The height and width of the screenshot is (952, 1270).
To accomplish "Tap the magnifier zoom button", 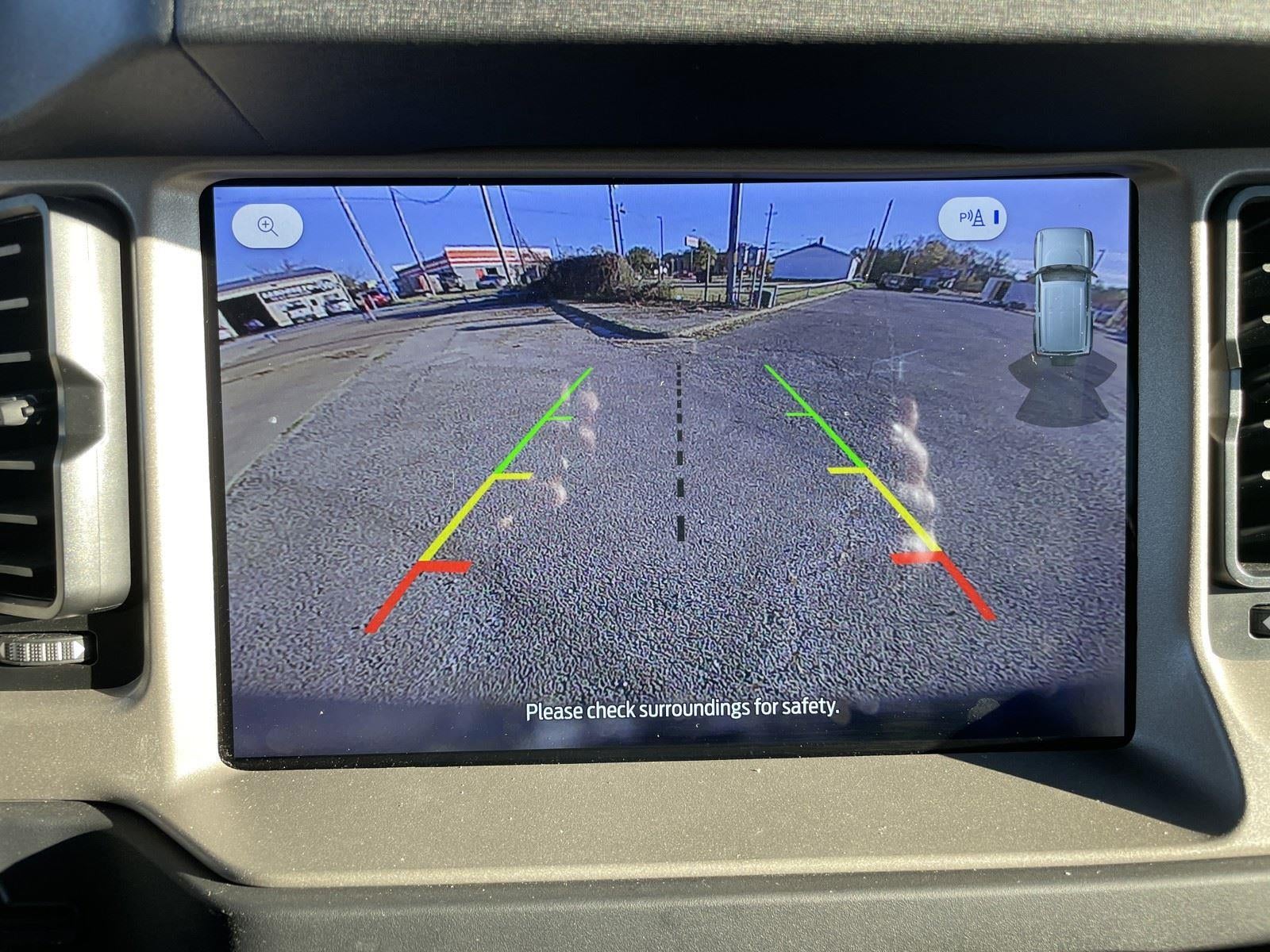I will coord(267,226).
